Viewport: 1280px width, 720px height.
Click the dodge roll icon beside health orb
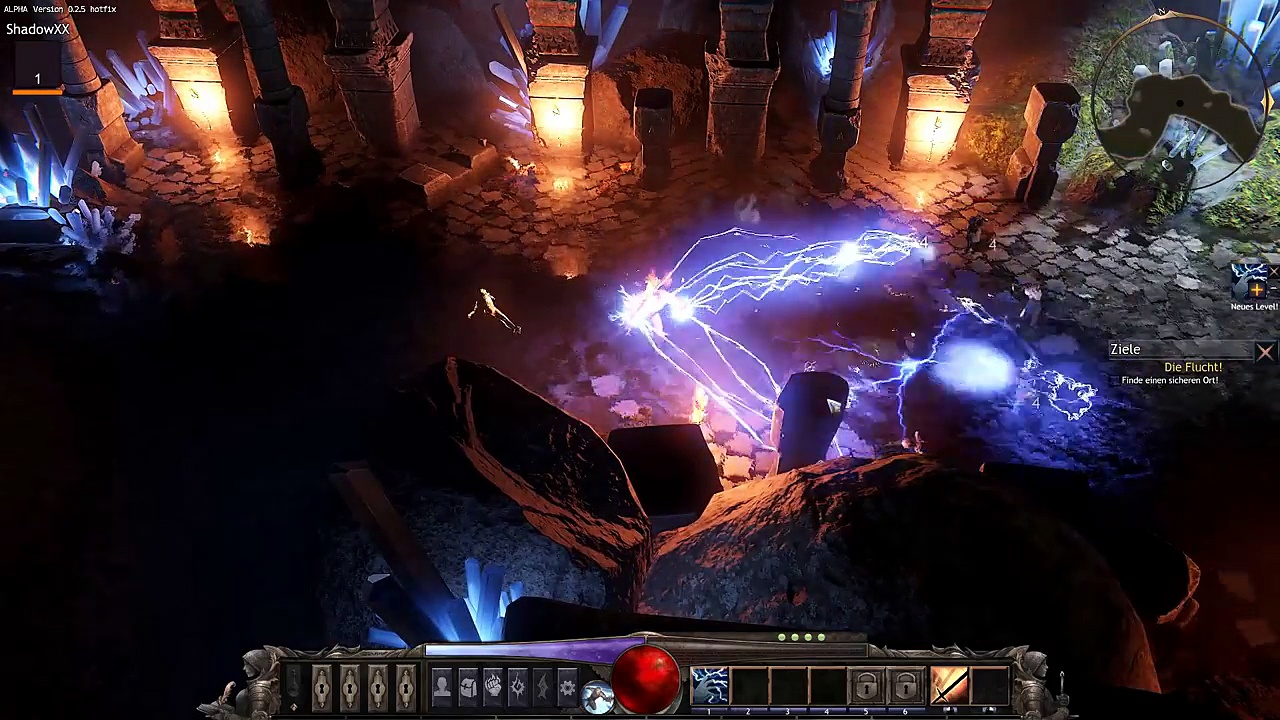tap(598, 697)
